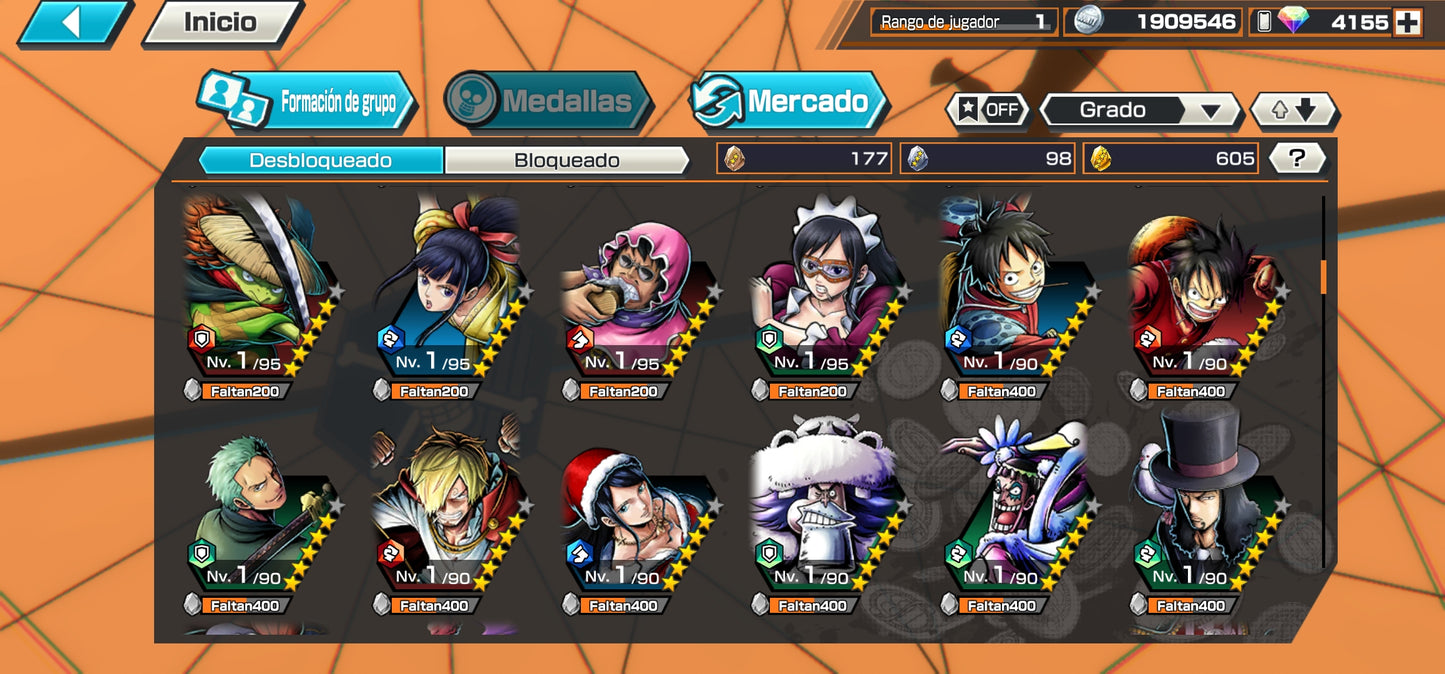Open help with the question mark button
This screenshot has width=1445, height=674.
tap(1297, 158)
